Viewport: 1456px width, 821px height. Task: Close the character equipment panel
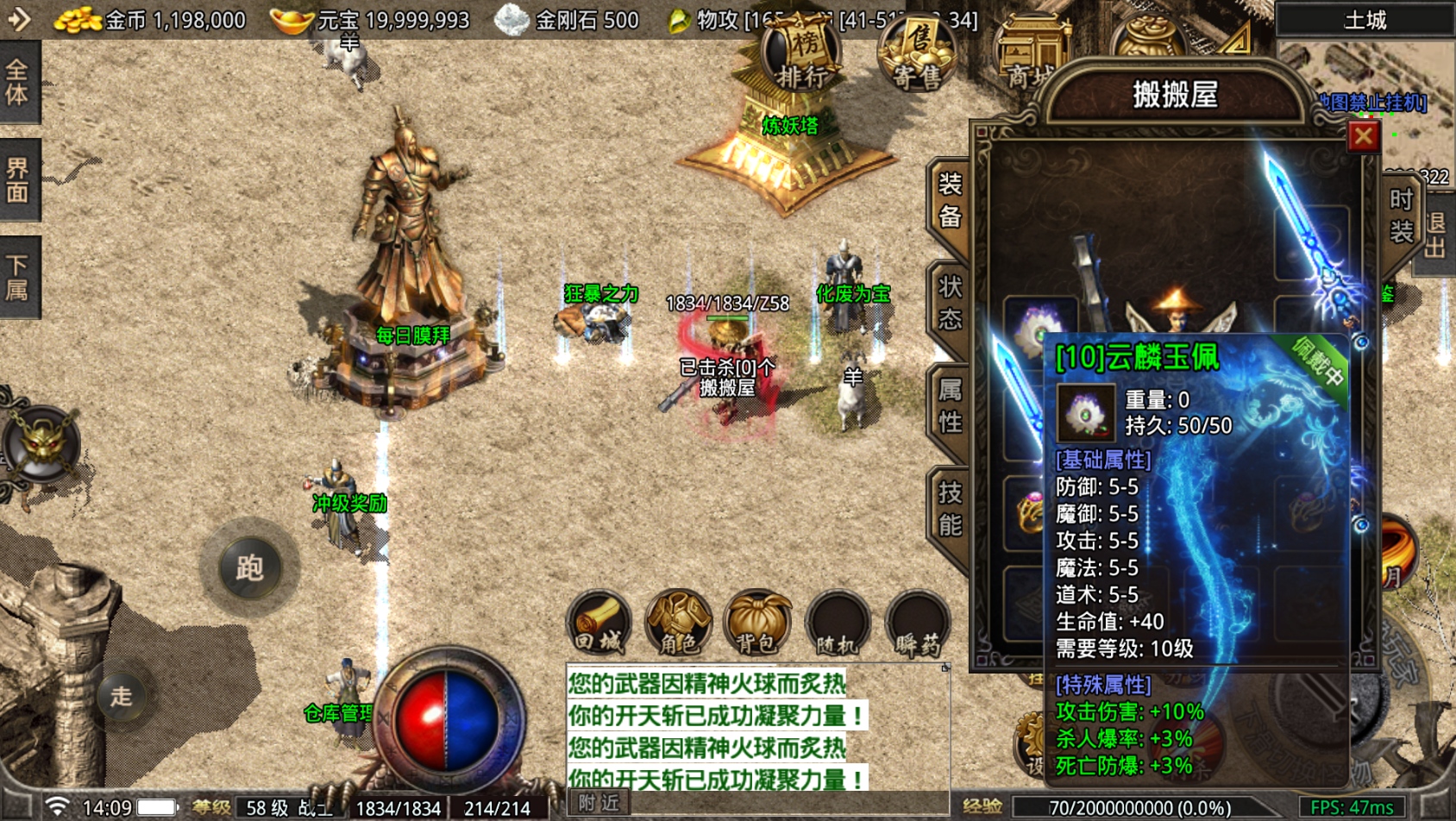(x=1363, y=136)
